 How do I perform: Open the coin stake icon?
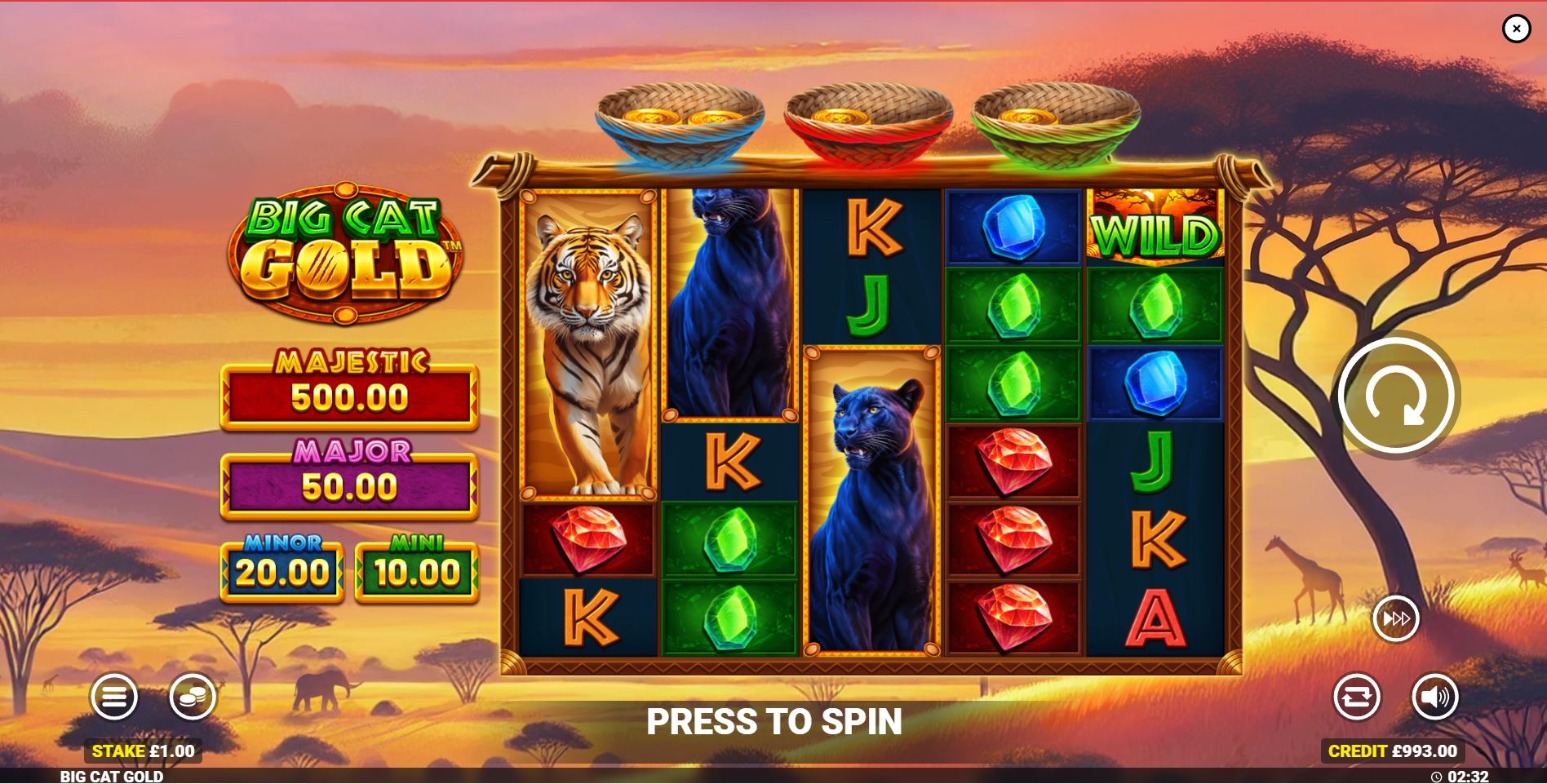tap(193, 698)
